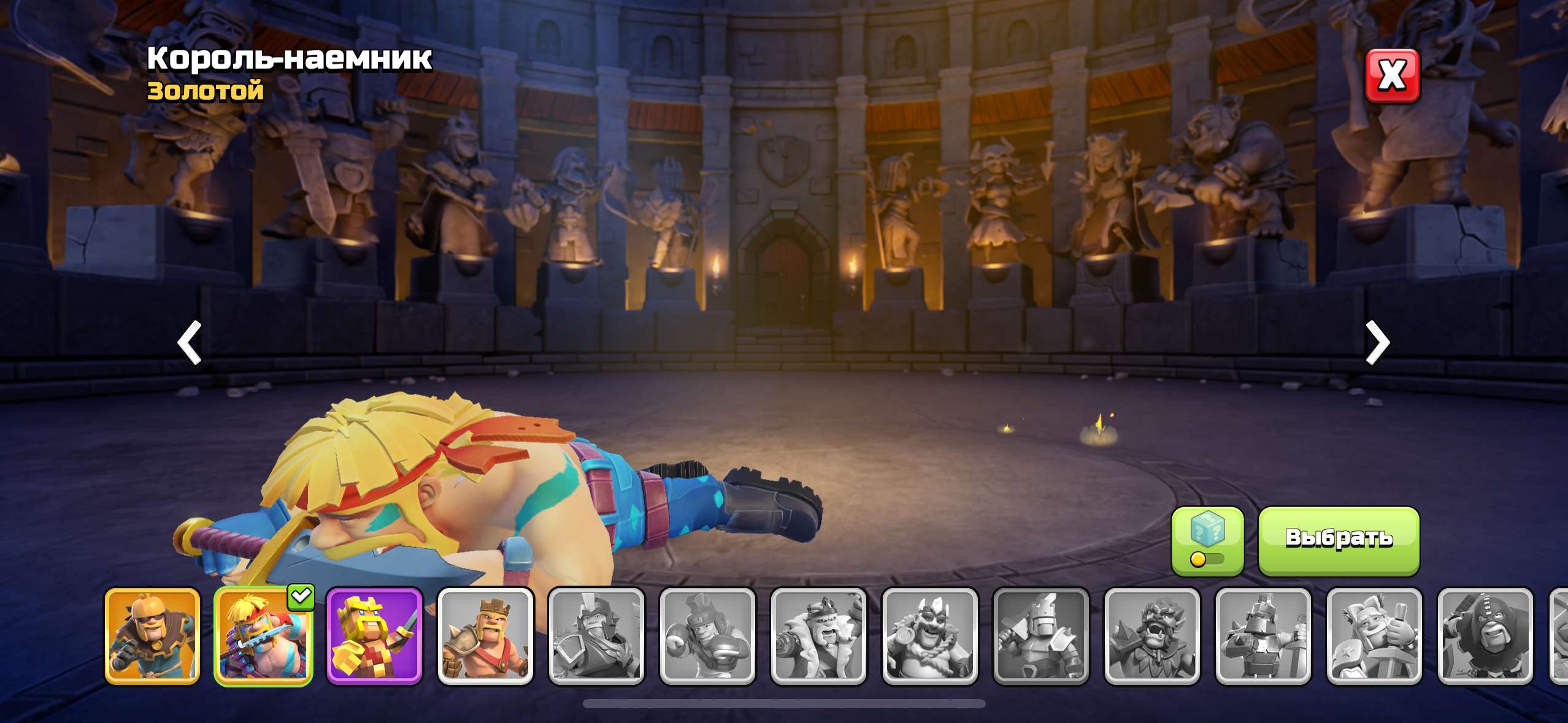Select the locked visor-helmet king with axe

pos(1040,636)
